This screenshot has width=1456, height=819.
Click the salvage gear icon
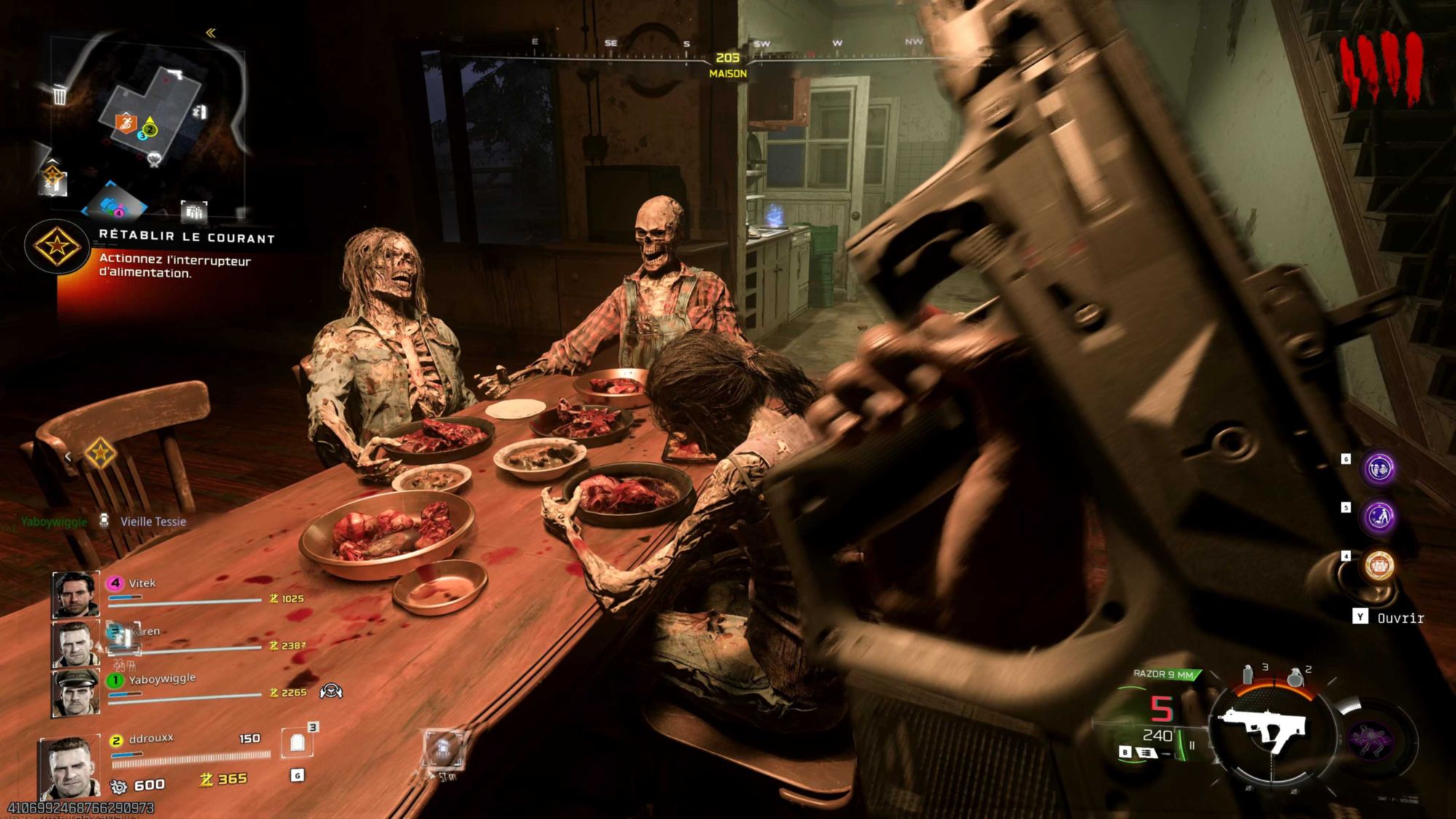tap(118, 786)
